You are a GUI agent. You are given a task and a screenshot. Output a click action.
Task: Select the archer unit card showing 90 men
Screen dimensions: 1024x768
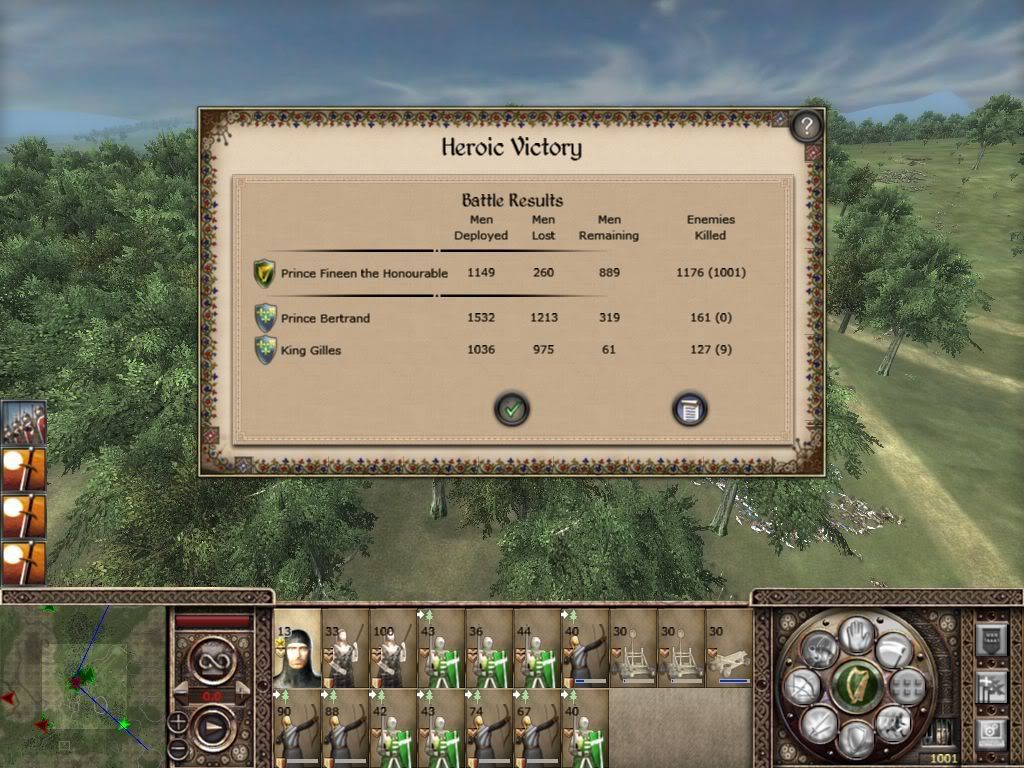297,727
